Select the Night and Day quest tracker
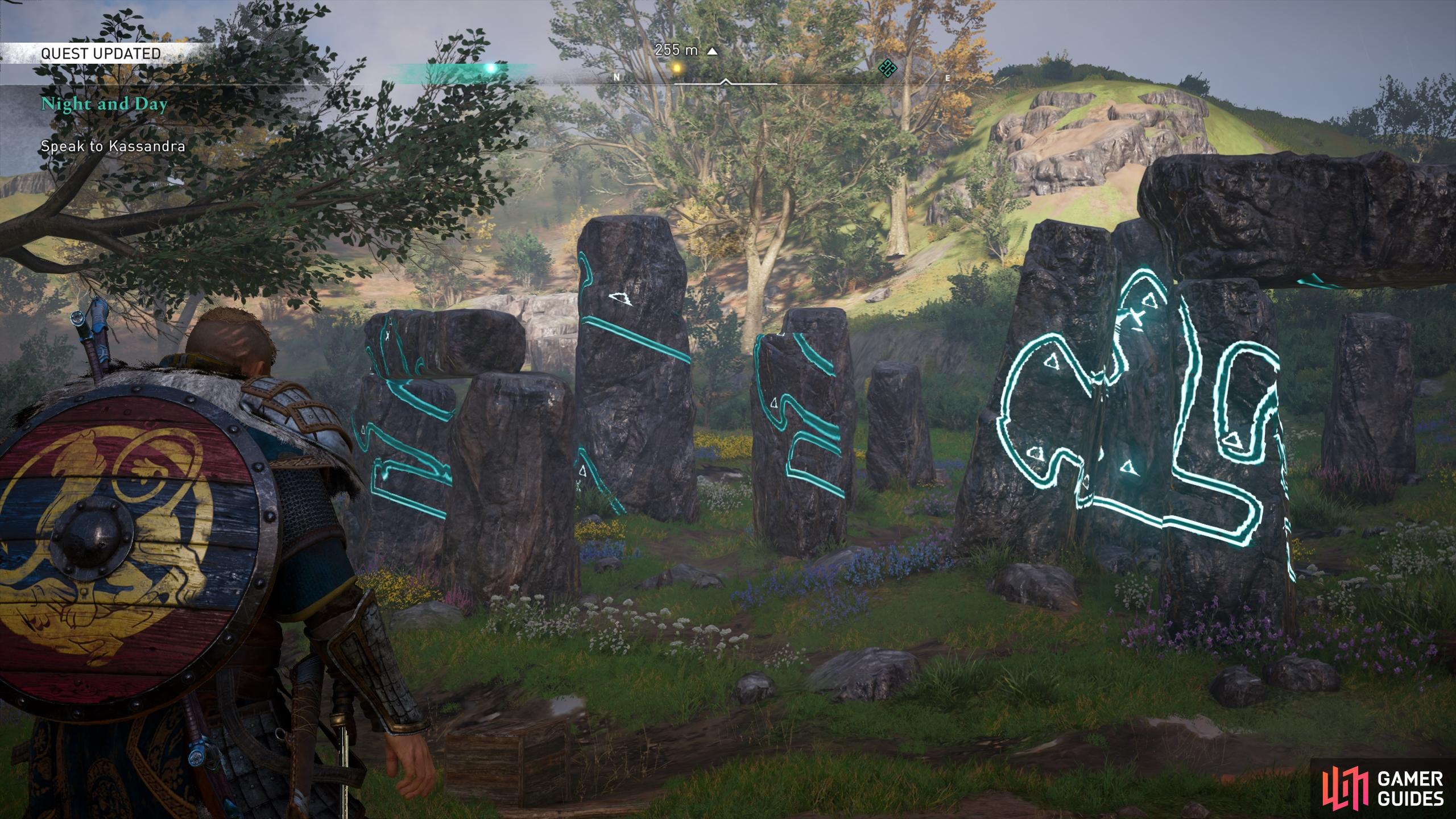 click(x=104, y=105)
